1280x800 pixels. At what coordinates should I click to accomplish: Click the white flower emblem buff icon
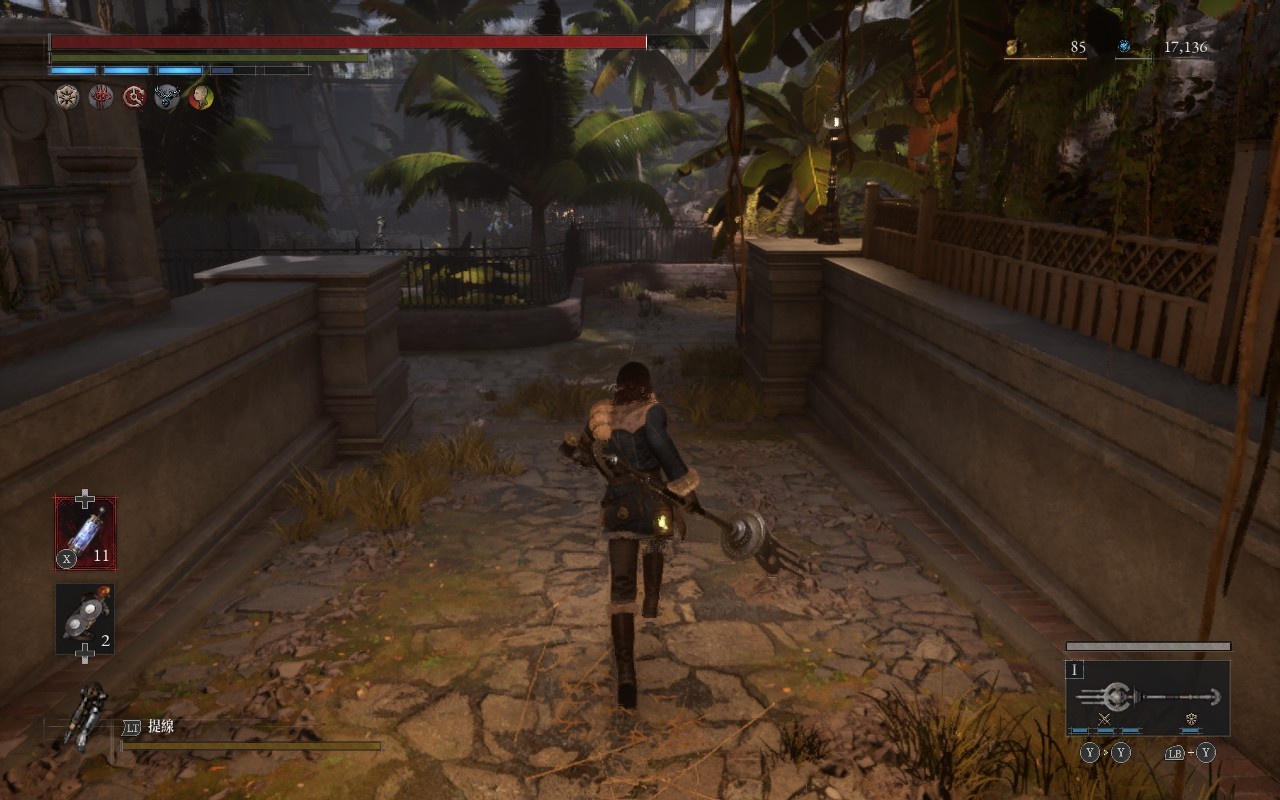coord(67,97)
